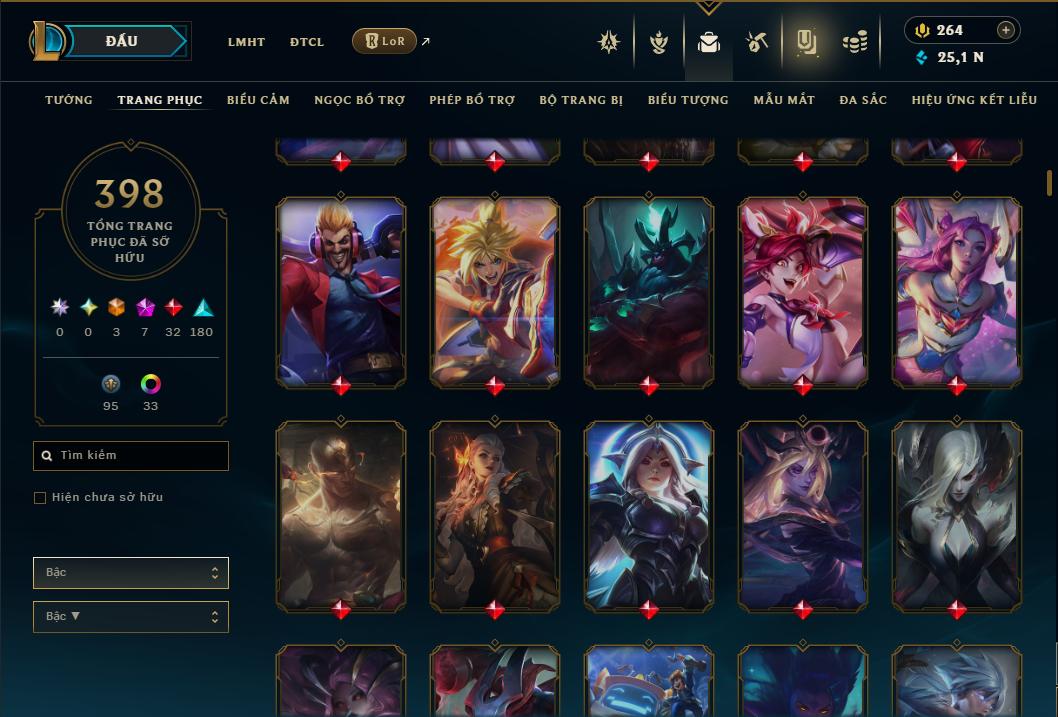Switch to the BIỂU CẢM tab
The width and height of the screenshot is (1058, 717).
click(258, 100)
